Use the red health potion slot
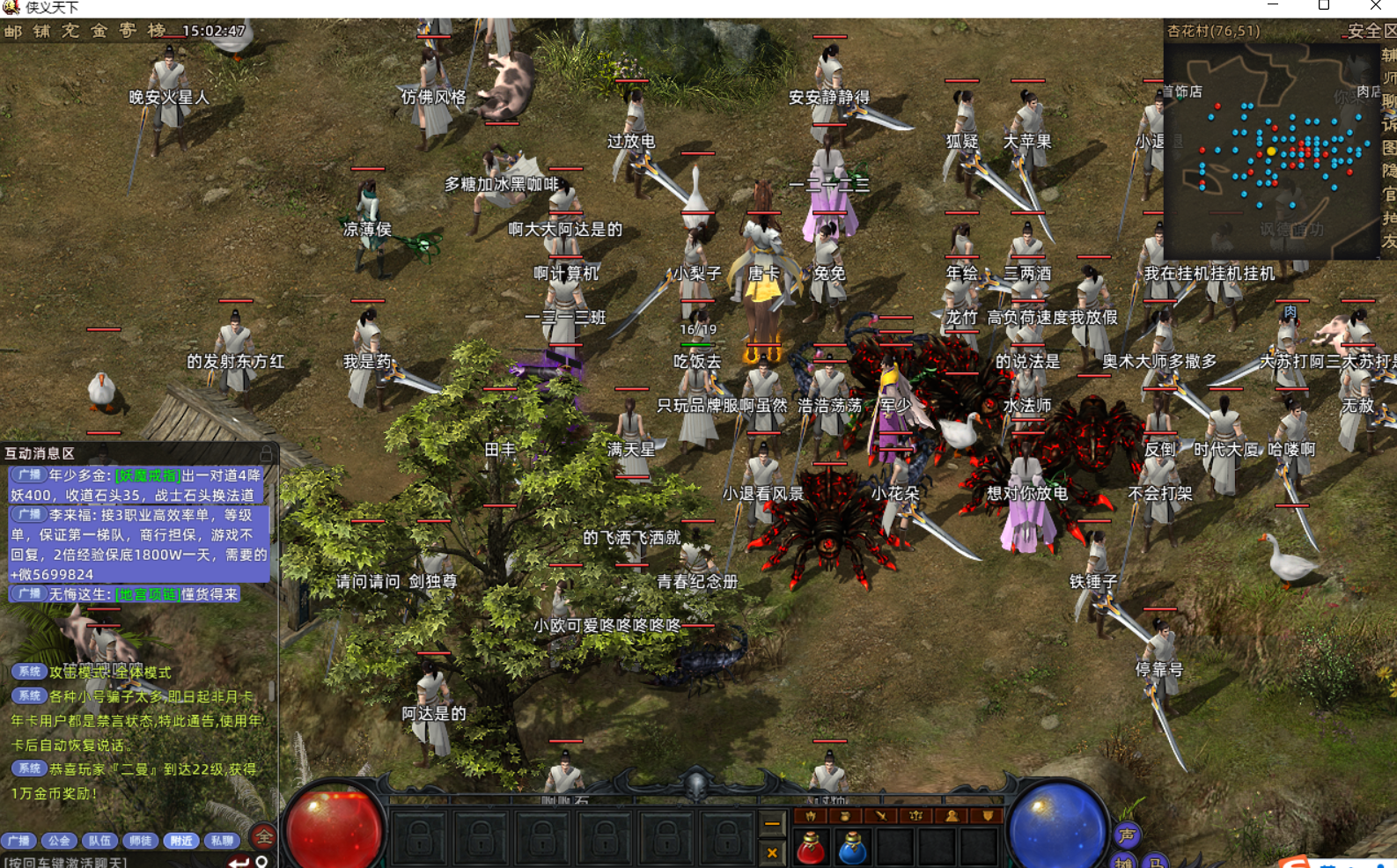This screenshot has width=1397, height=868. 811,849
